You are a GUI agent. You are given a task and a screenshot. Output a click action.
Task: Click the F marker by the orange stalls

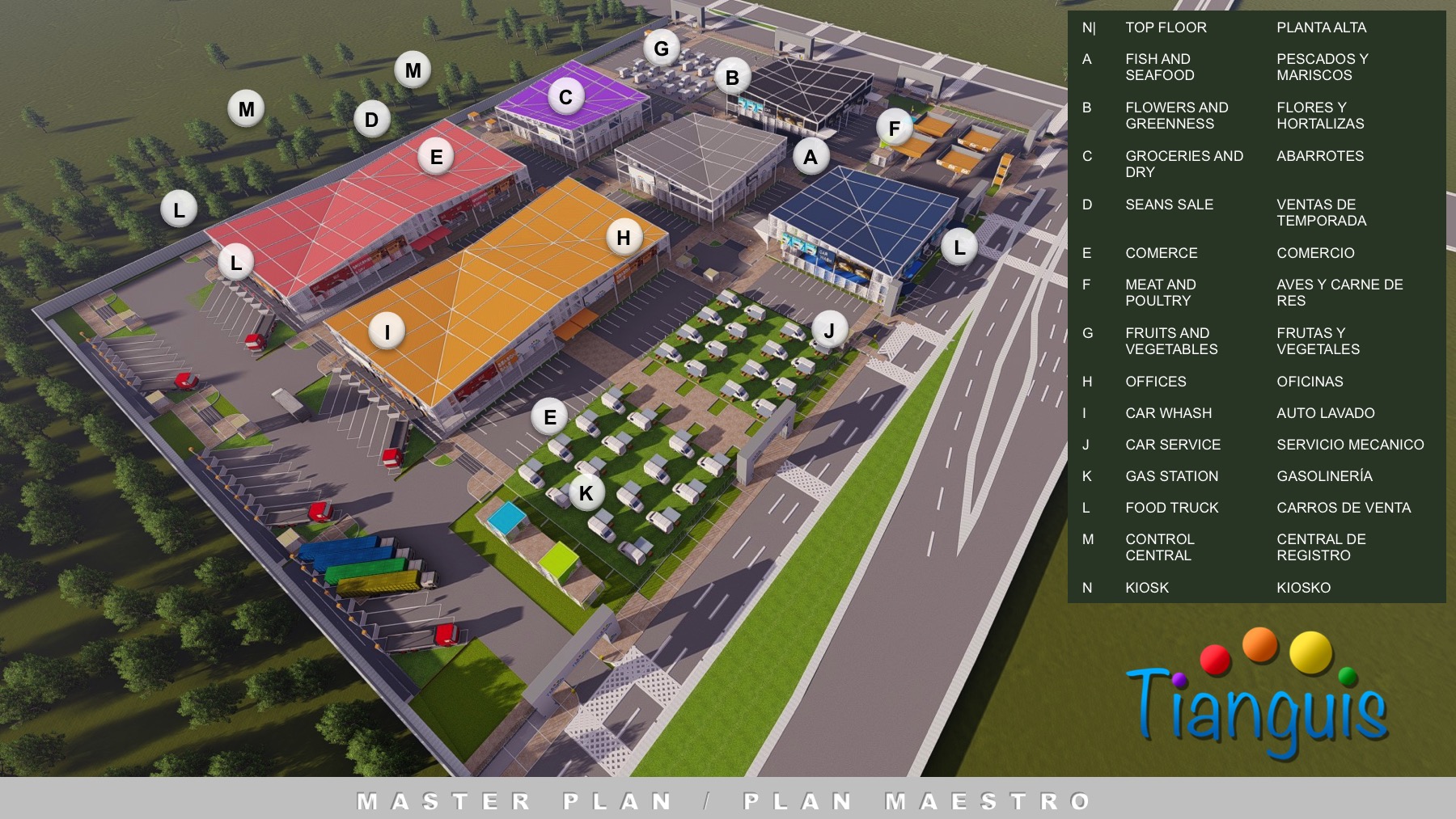click(x=894, y=129)
